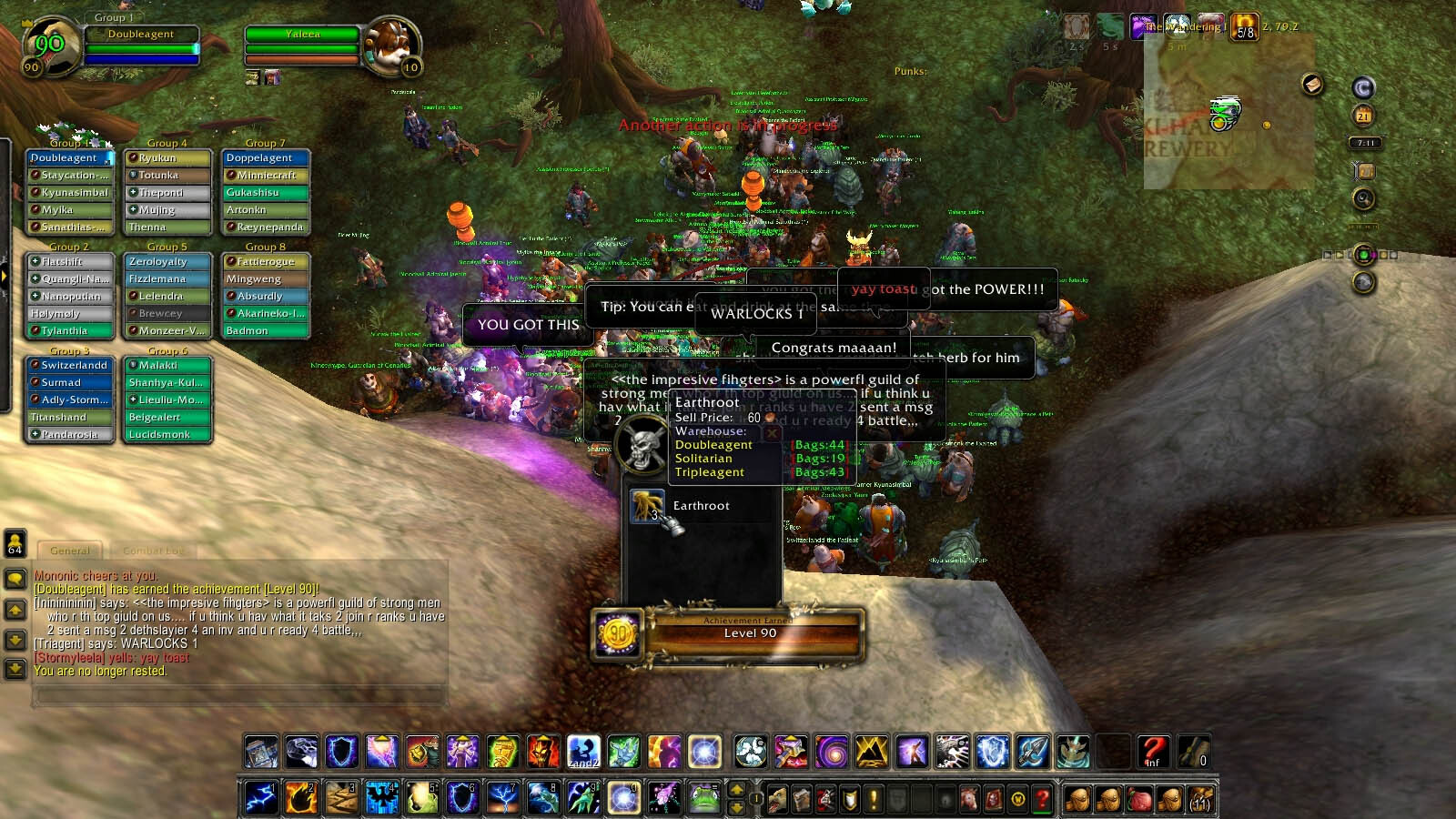The width and height of the screenshot is (1456, 819).
Task: Select Ryukun in the Group 4 raid frame
Action: [167, 157]
